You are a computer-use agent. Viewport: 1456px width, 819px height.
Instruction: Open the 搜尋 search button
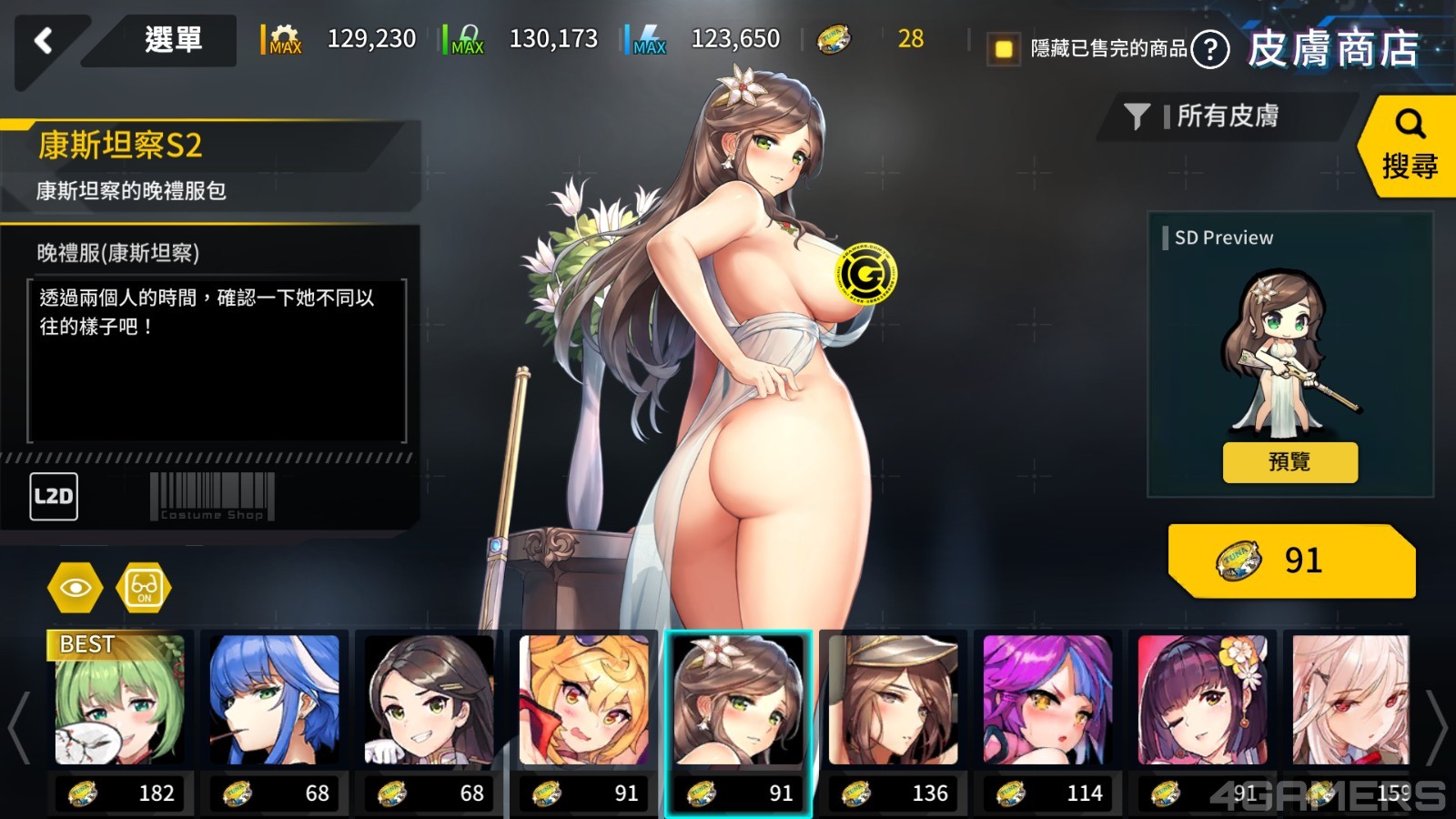pyautogui.click(x=1409, y=146)
